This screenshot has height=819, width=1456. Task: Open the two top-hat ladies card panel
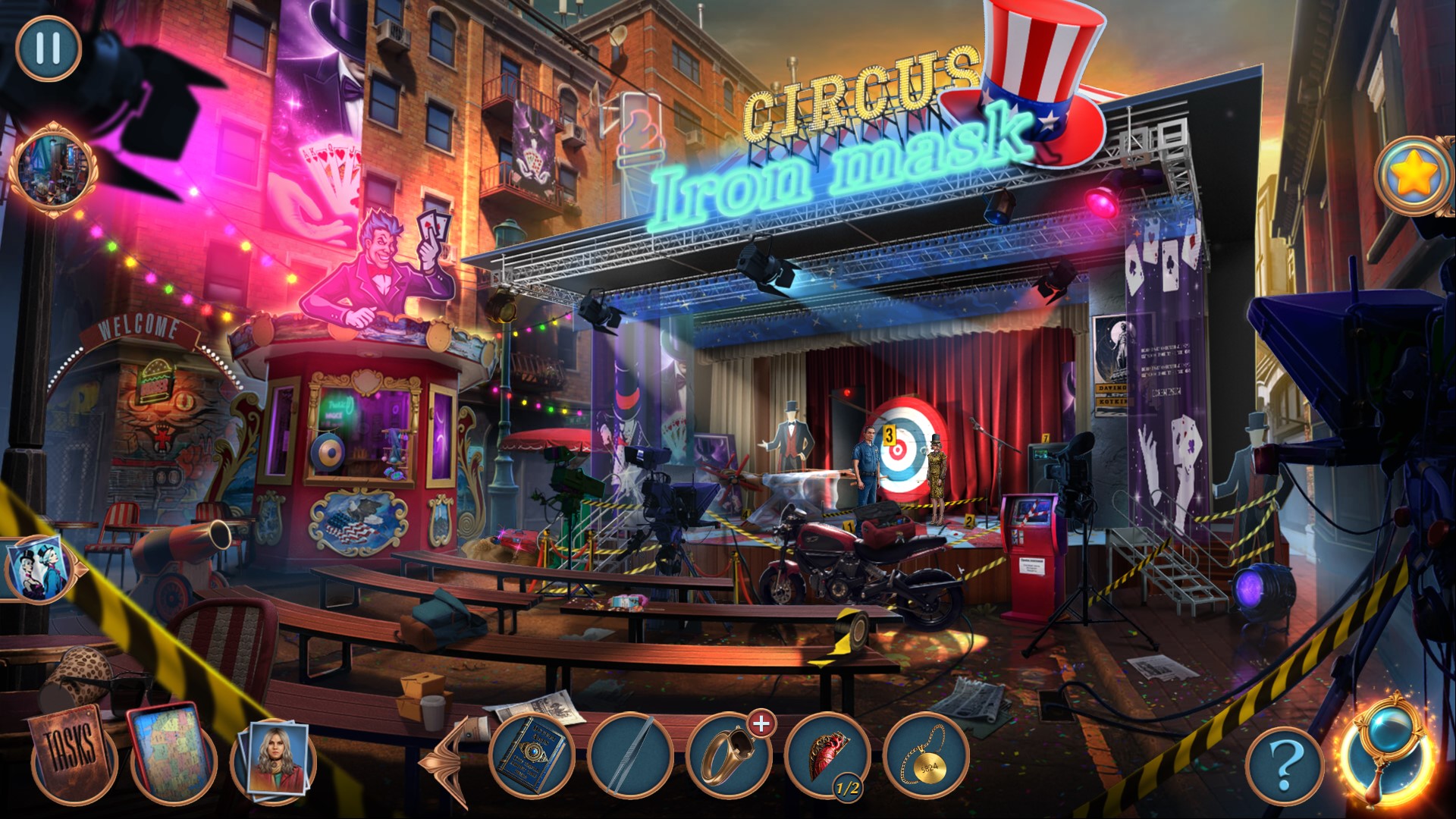pos(38,569)
